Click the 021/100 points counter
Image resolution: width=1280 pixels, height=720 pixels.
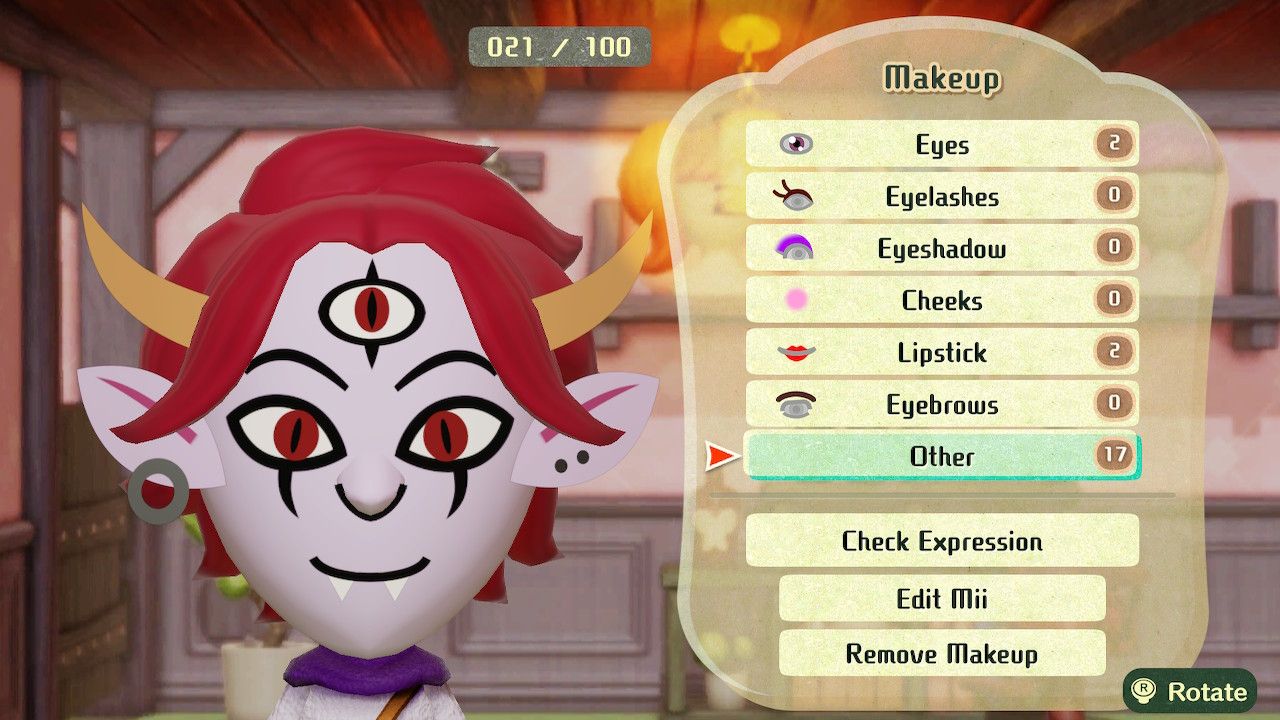pyautogui.click(x=557, y=45)
